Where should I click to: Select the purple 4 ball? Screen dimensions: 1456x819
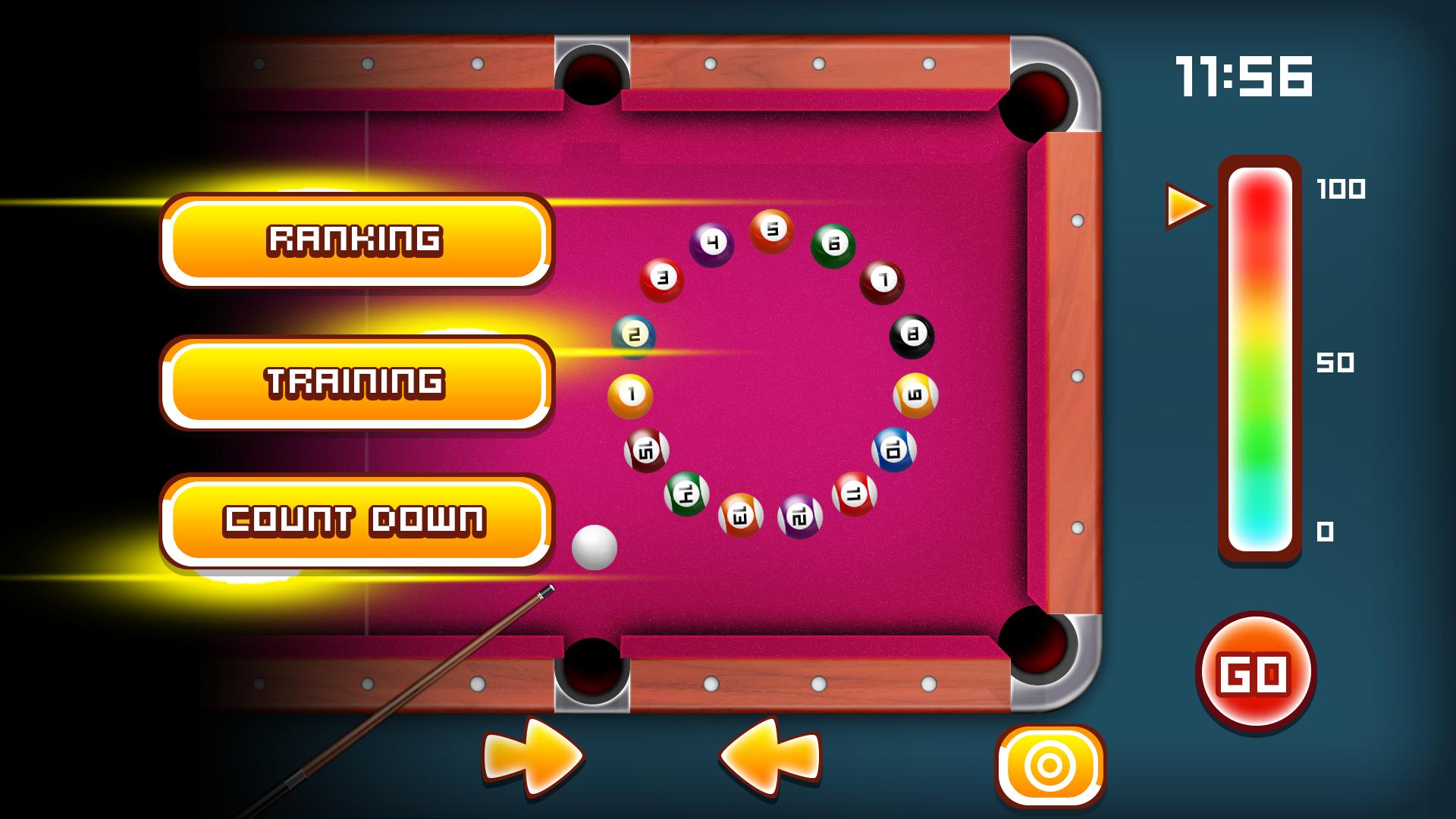coord(711,243)
